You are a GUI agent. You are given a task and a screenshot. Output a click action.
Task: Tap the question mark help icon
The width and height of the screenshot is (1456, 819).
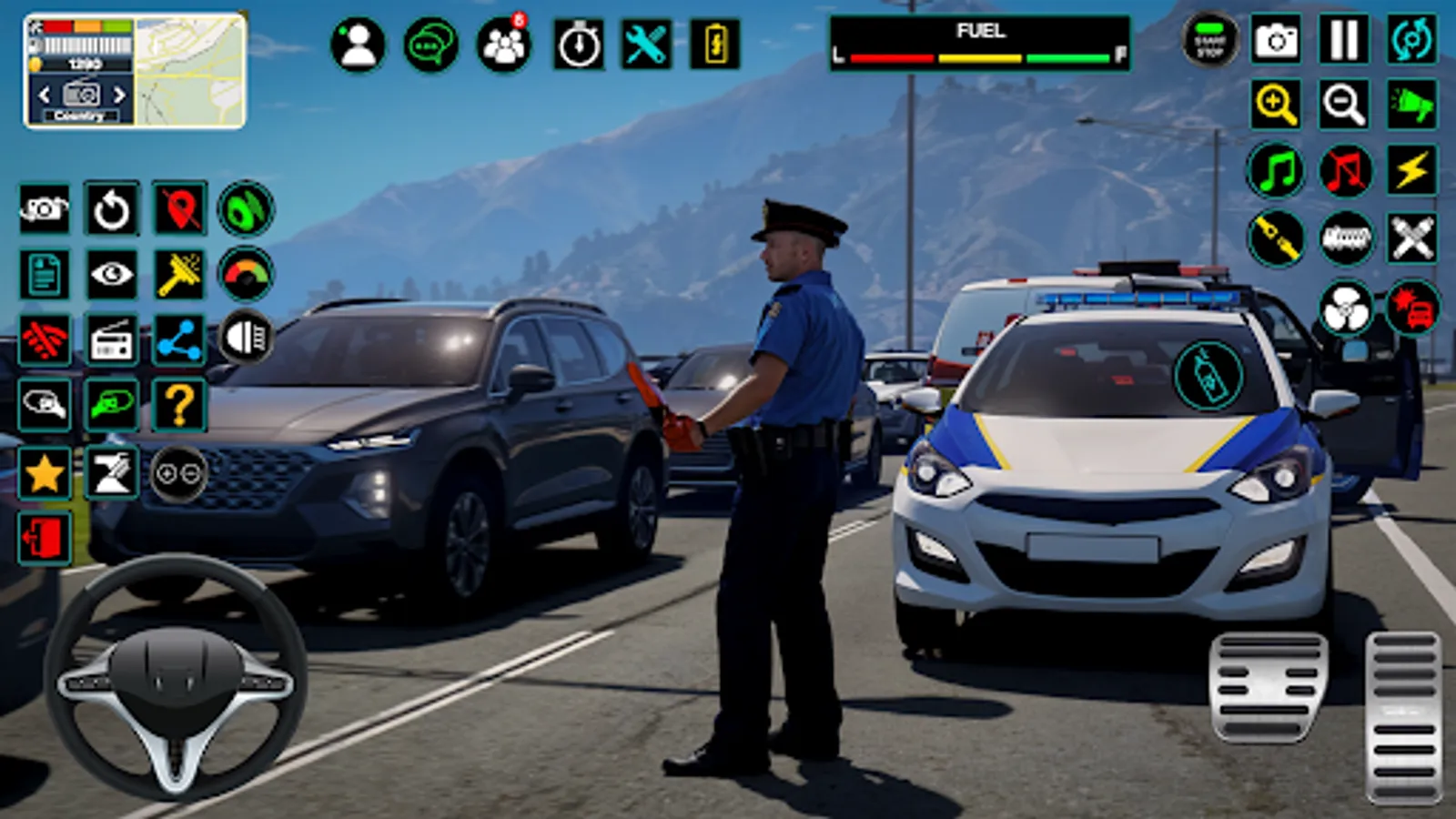[181, 404]
